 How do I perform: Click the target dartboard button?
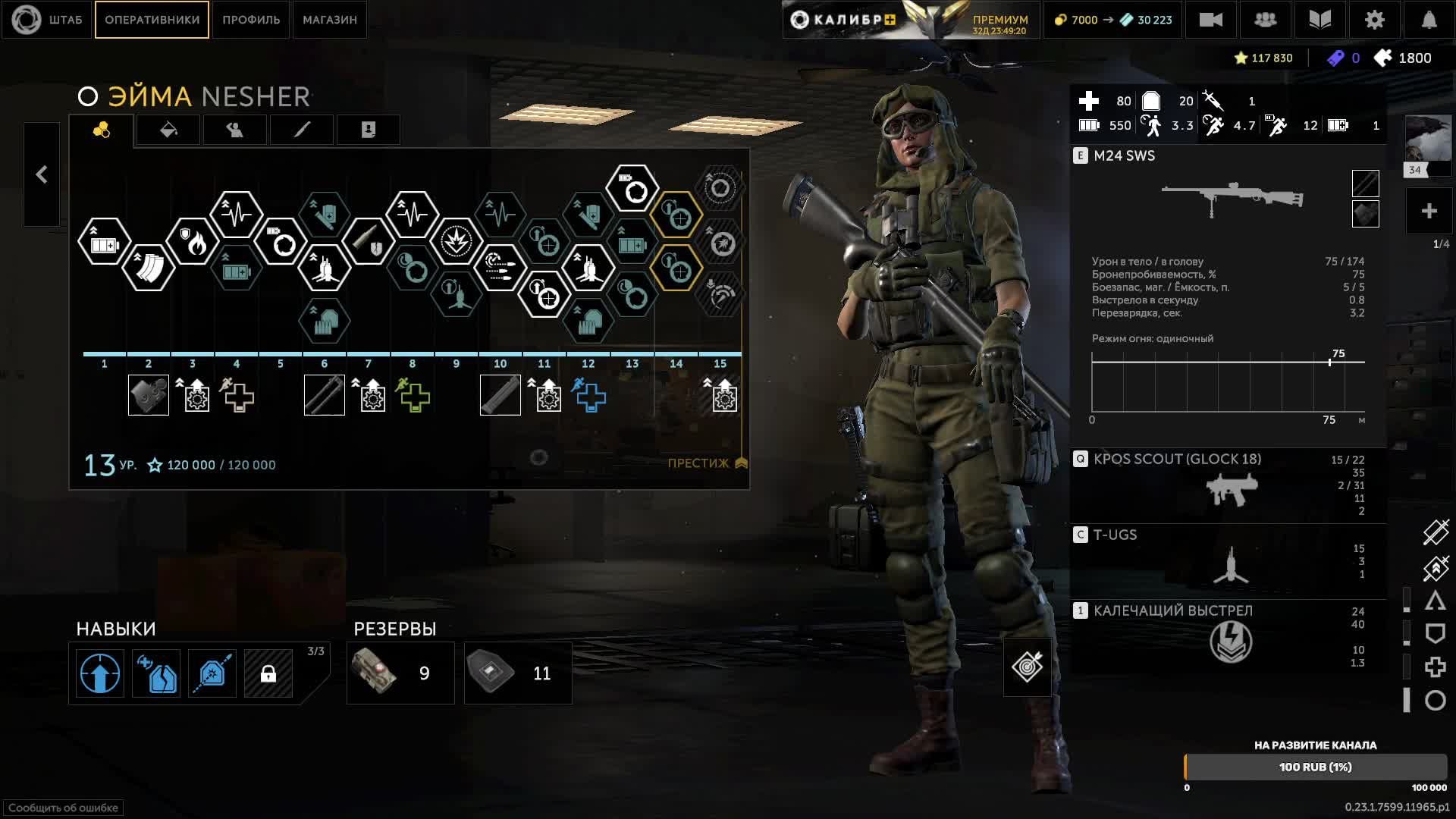click(x=1027, y=667)
